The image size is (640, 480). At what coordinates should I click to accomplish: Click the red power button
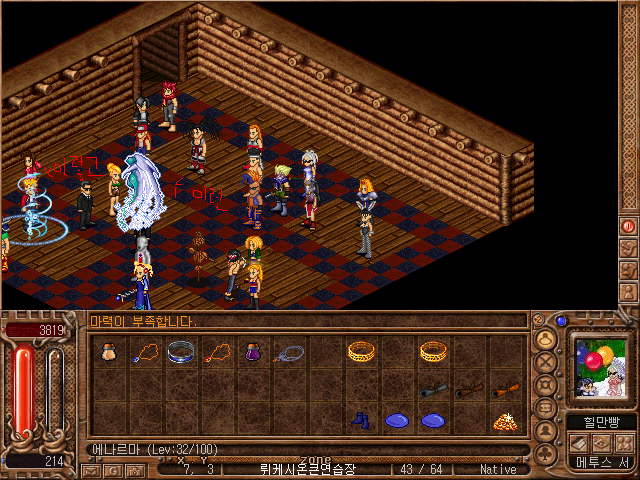pyautogui.click(x=629, y=227)
